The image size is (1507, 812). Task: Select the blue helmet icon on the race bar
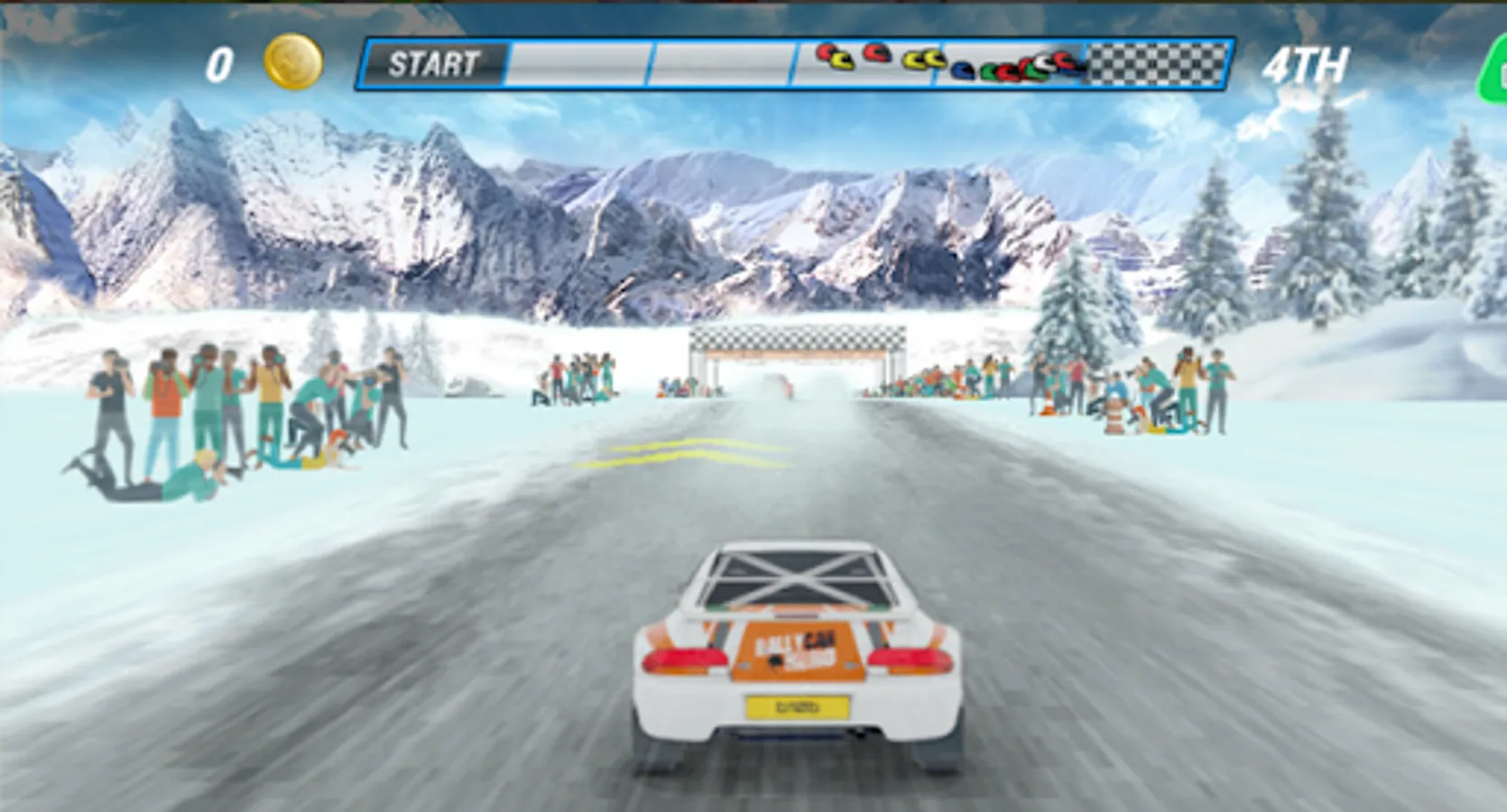pyautogui.click(x=962, y=69)
